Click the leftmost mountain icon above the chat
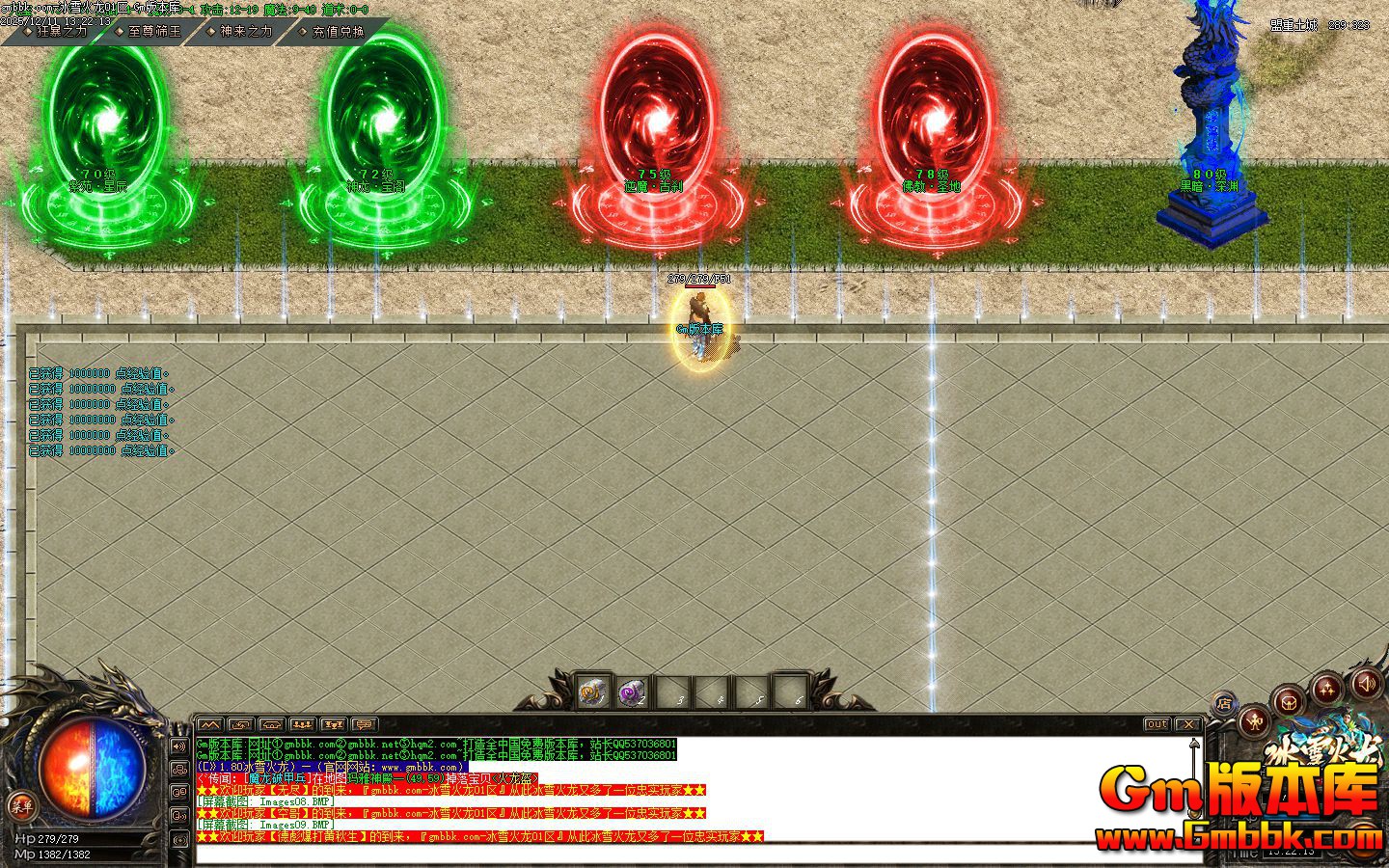The image size is (1389, 868). coord(210,724)
